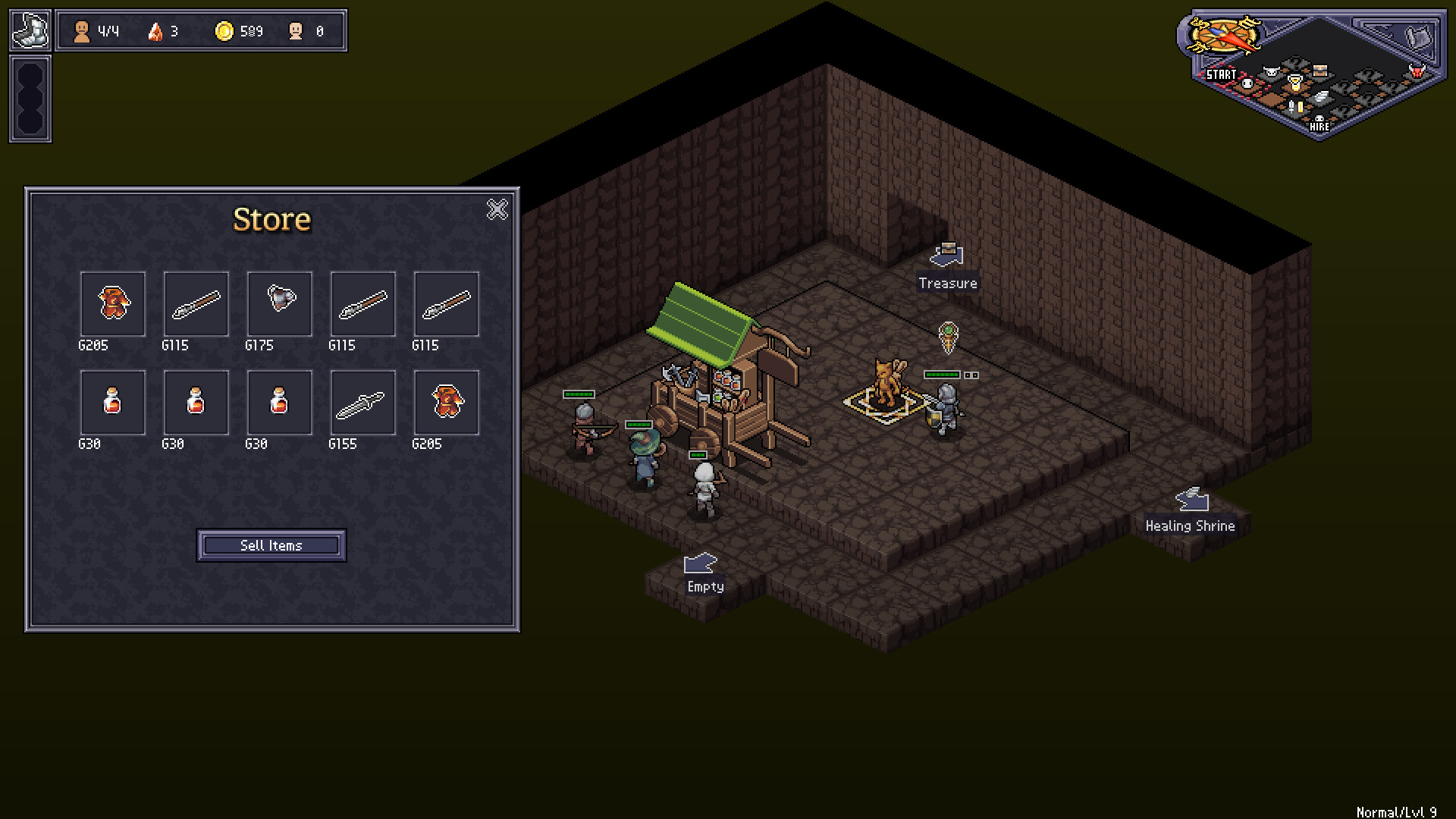1456x819 pixels.
Task: Select the Healing Shrine exit arrow
Action: coord(1192,501)
